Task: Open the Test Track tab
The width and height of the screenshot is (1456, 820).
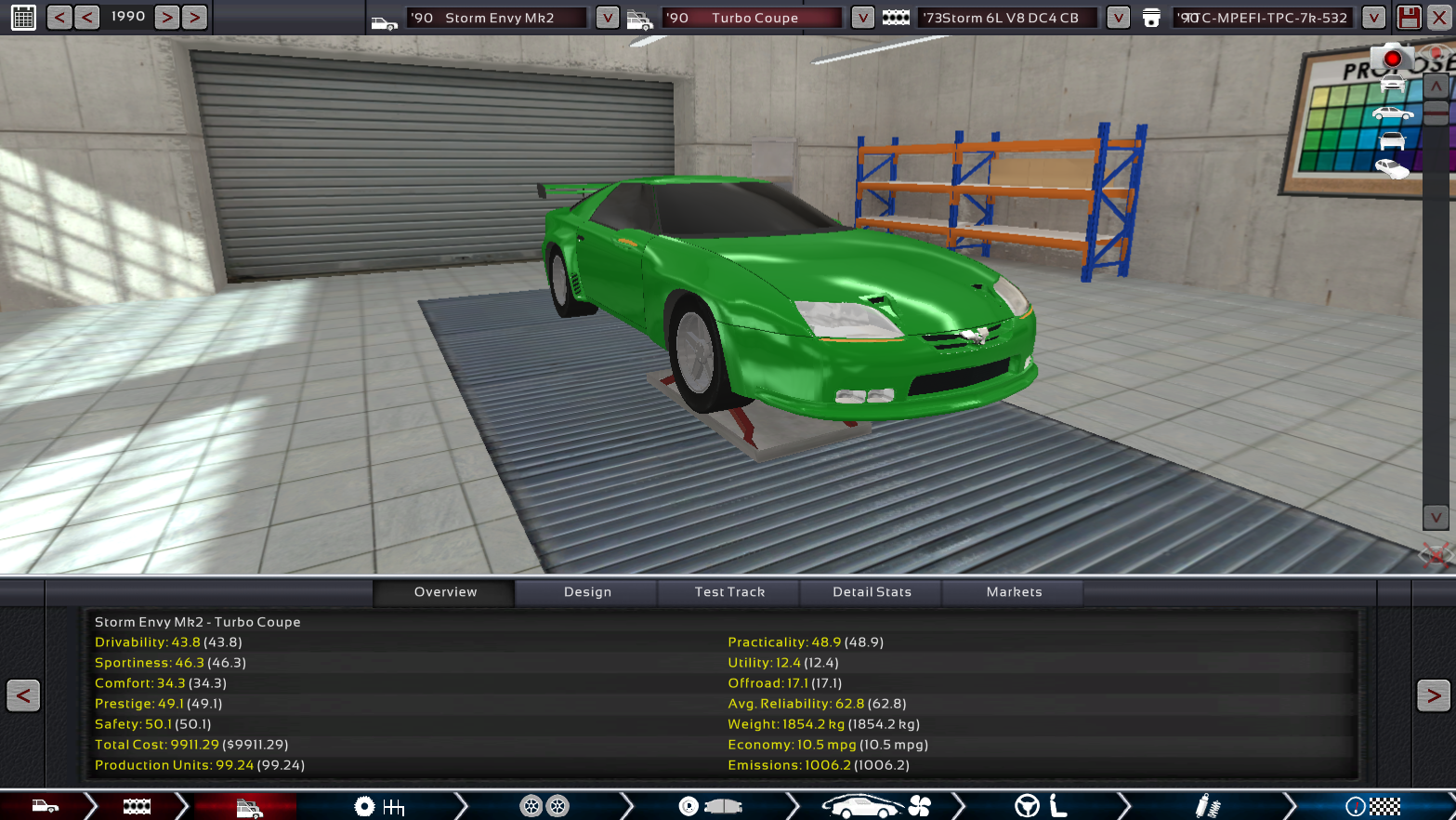Action: click(729, 592)
